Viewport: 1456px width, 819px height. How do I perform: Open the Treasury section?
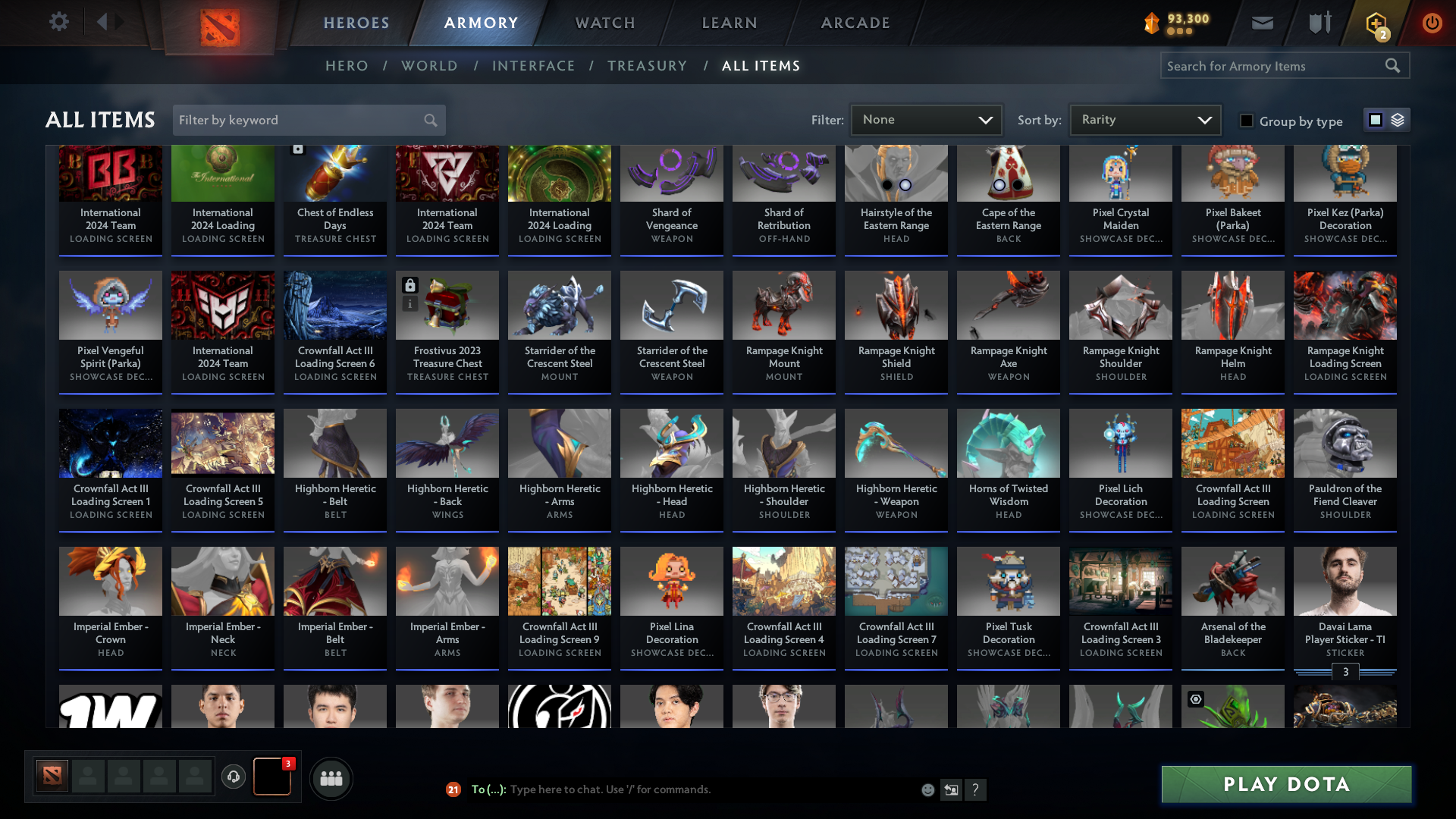[x=648, y=66]
